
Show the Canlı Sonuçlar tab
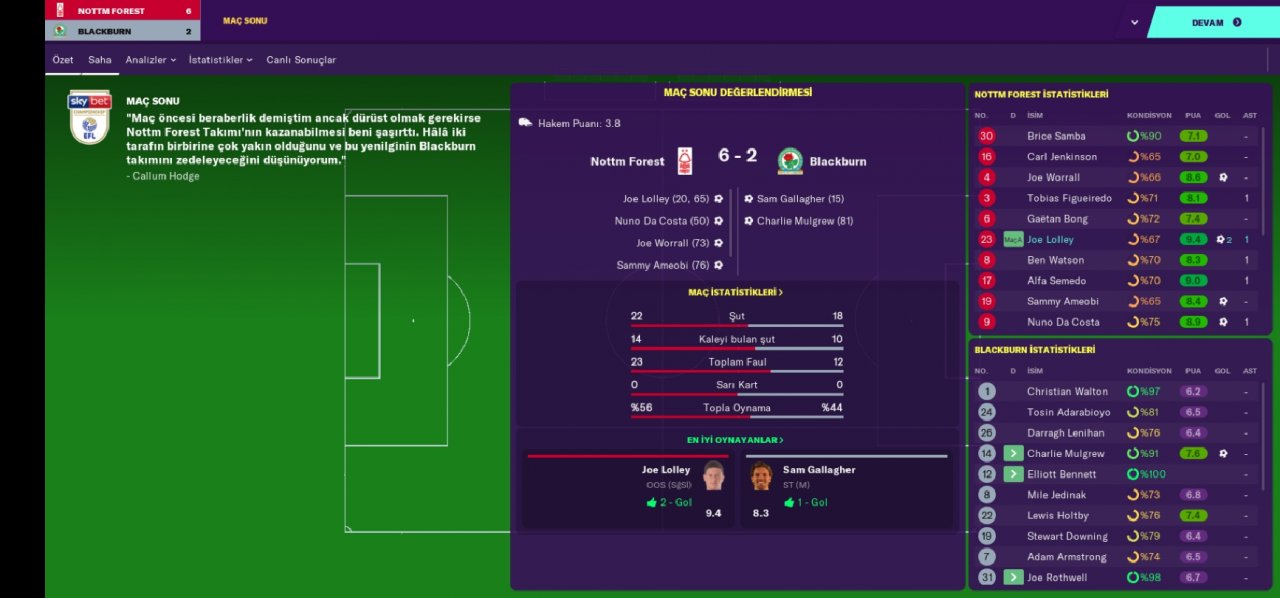coord(301,60)
